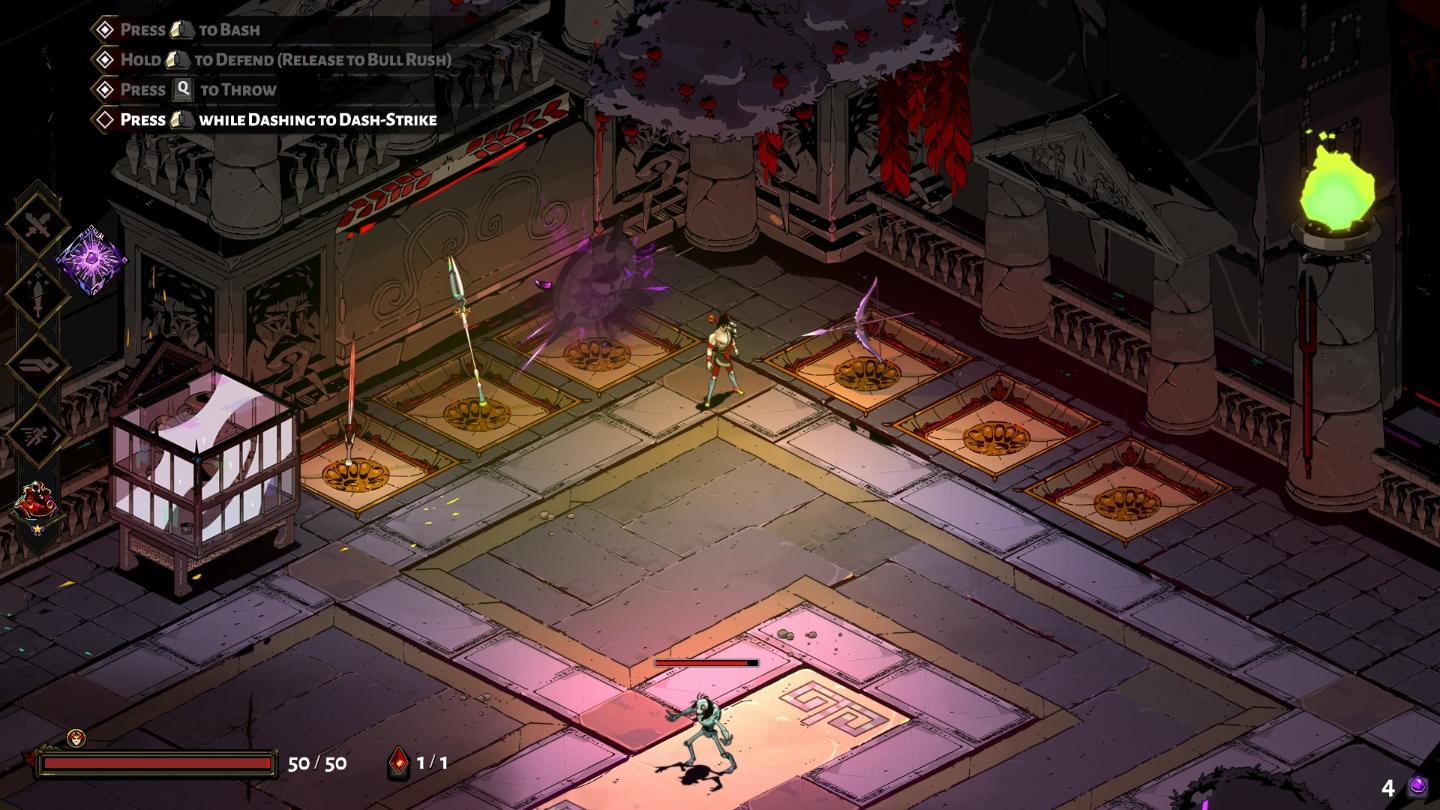Select the crossed swords Attack boon slot
This screenshot has height=810, width=1440.
click(38, 224)
